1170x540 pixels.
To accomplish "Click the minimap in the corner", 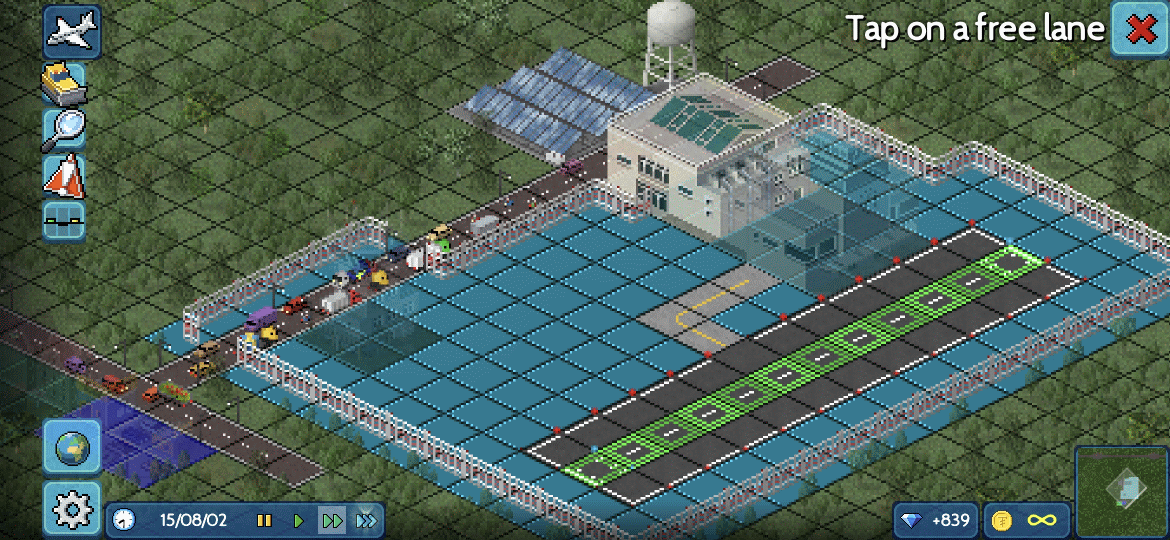I will pos(1121,492).
